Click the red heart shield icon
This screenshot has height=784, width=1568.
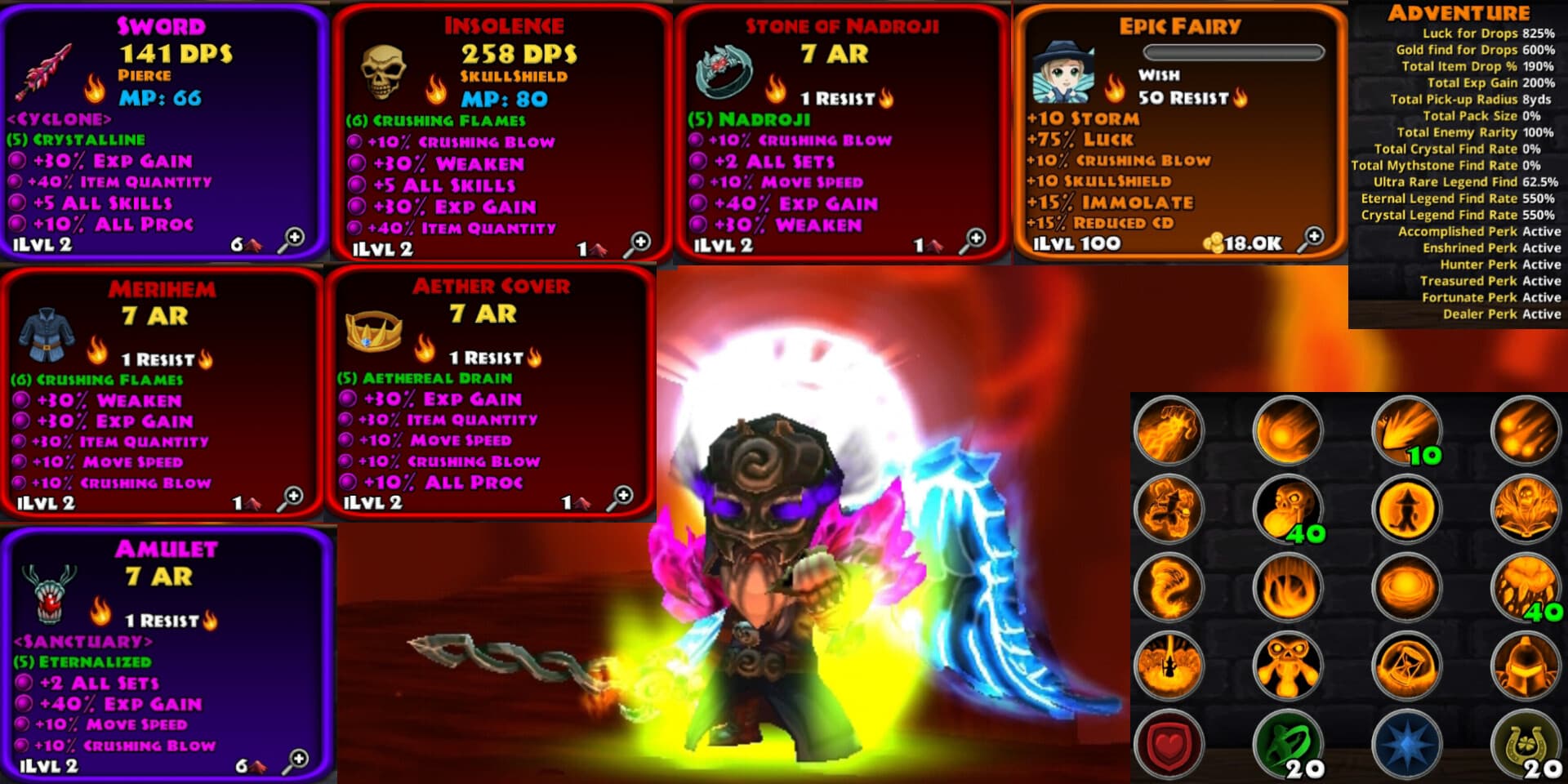(1169, 745)
